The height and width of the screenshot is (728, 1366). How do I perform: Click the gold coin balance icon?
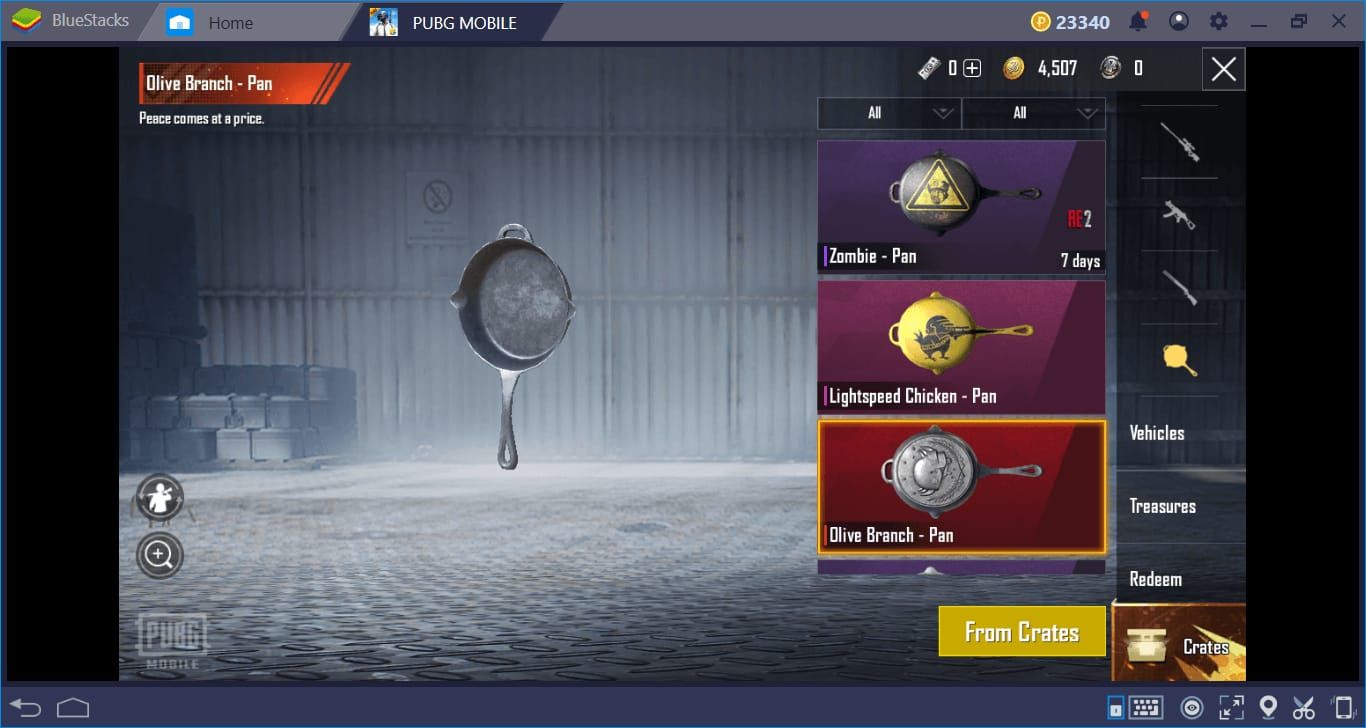1016,68
